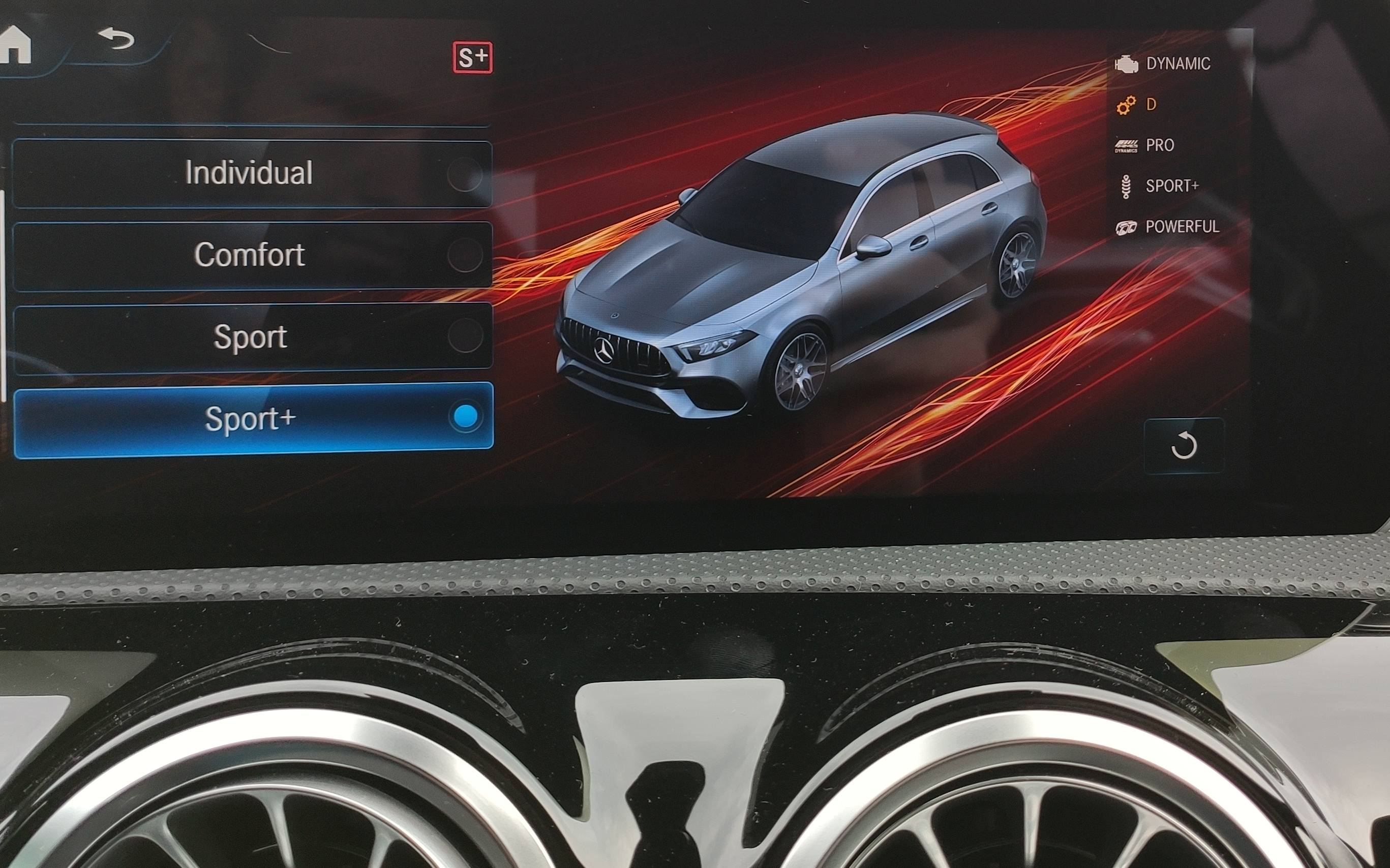This screenshot has width=1390, height=868.
Task: Select the Sport+ drive mode
Action: pos(253,419)
